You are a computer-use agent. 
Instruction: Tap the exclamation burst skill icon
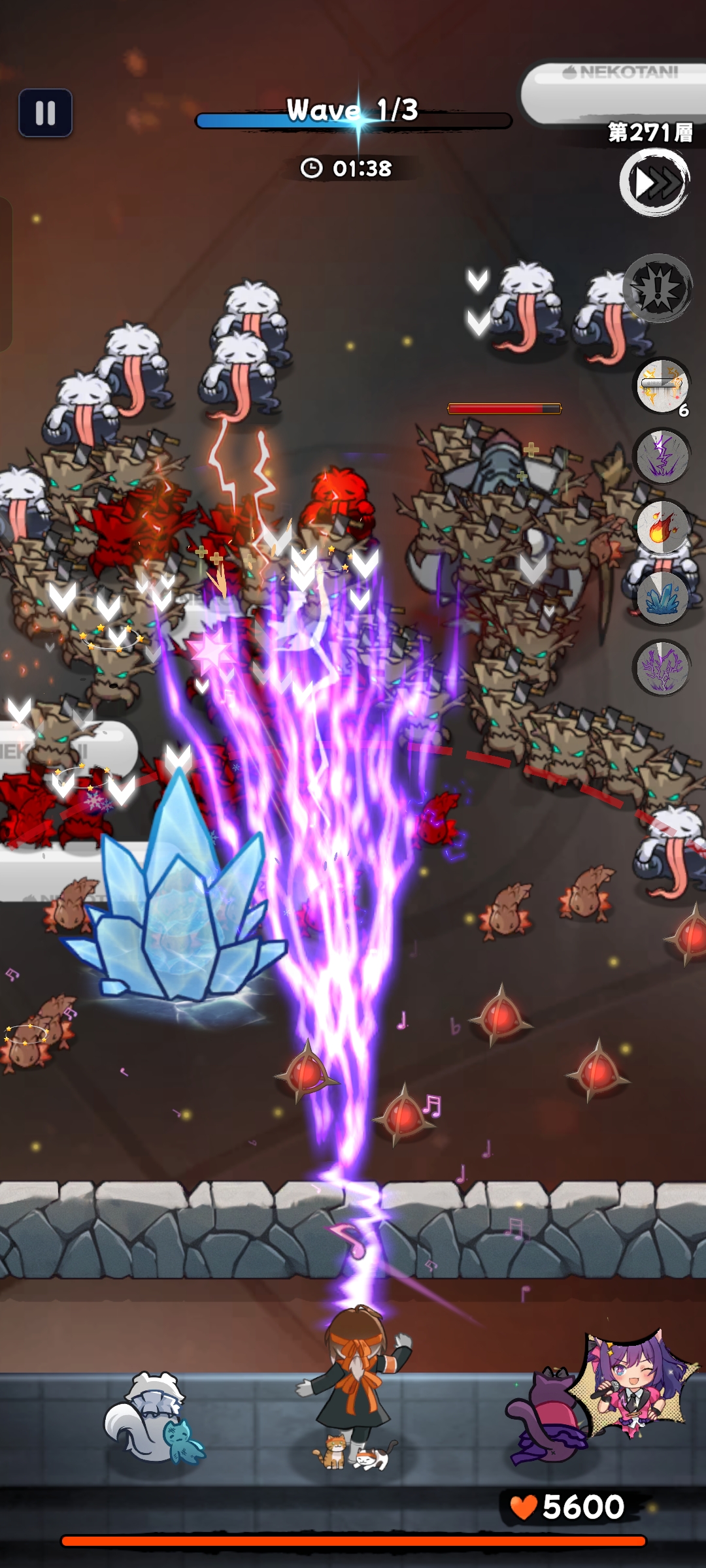tap(658, 288)
